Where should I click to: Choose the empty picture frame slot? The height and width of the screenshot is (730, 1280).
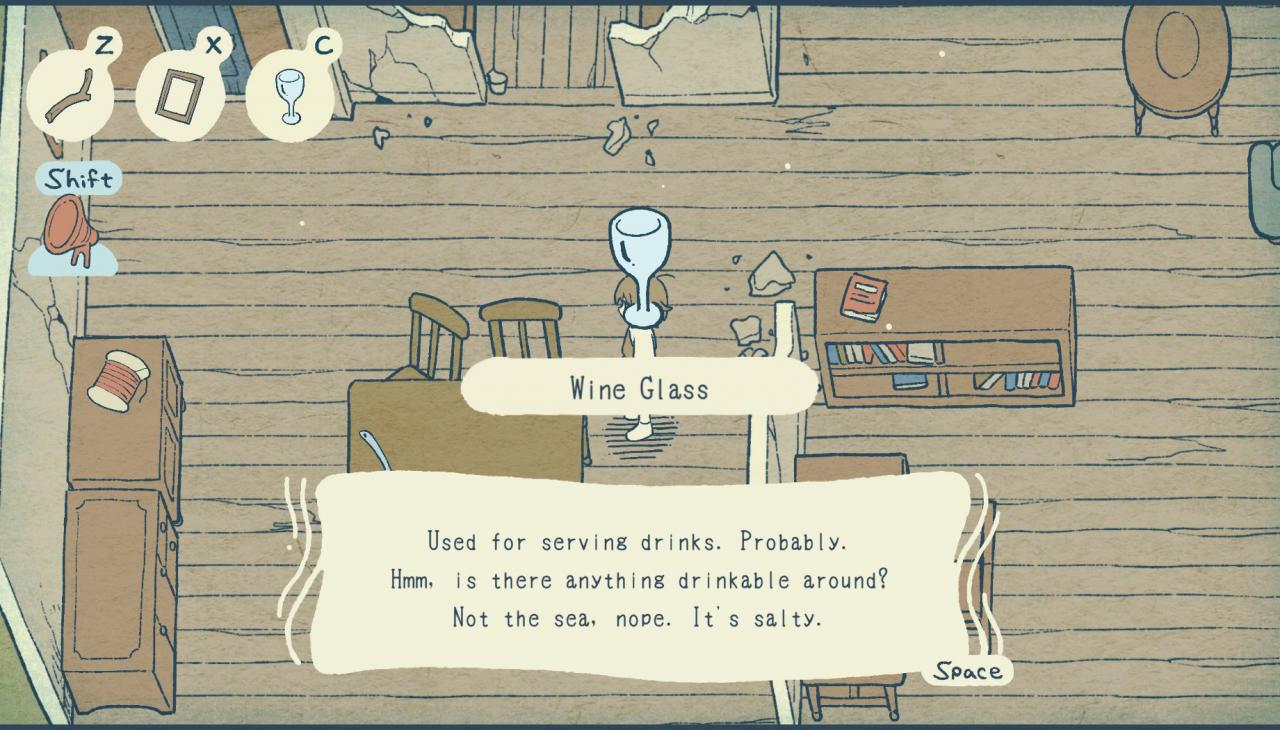click(x=180, y=97)
